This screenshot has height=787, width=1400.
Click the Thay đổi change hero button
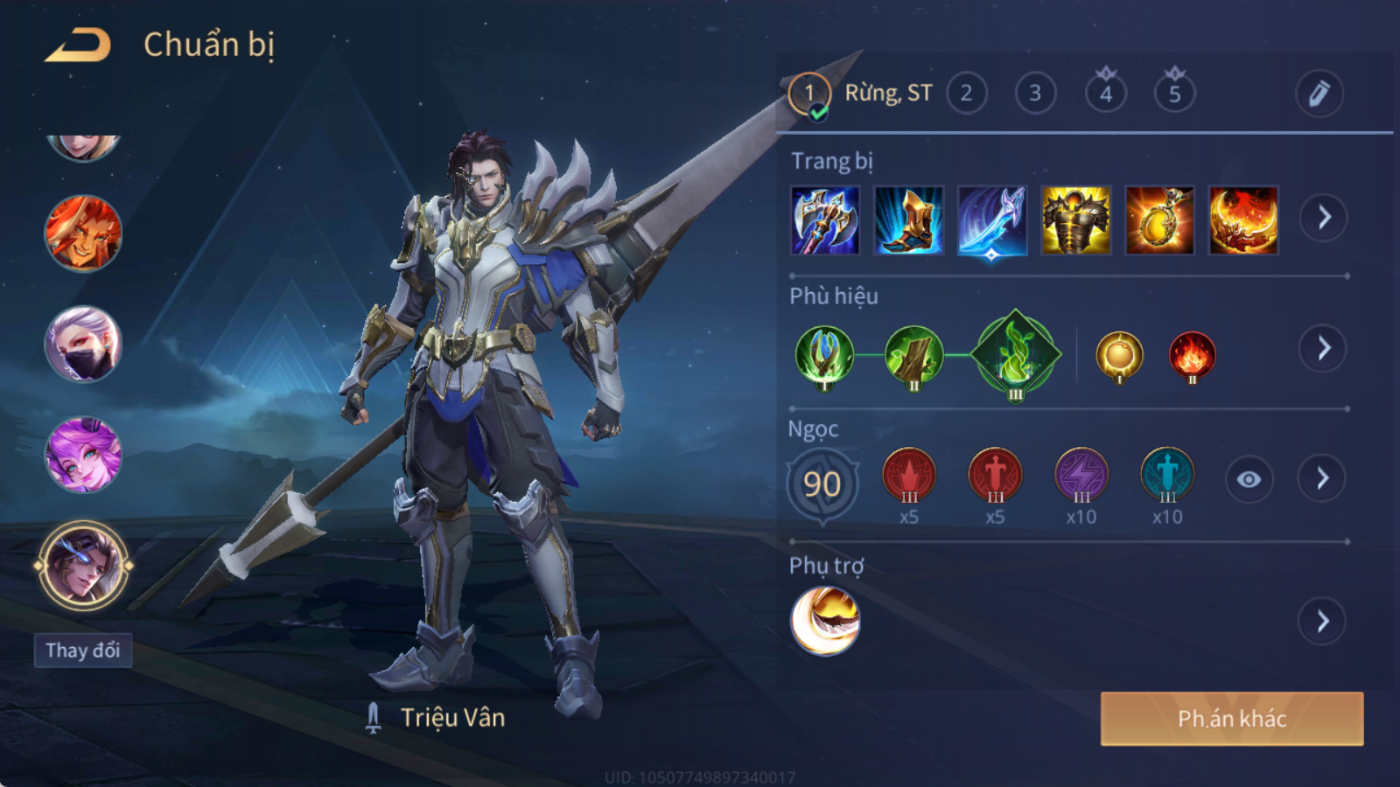pos(83,650)
